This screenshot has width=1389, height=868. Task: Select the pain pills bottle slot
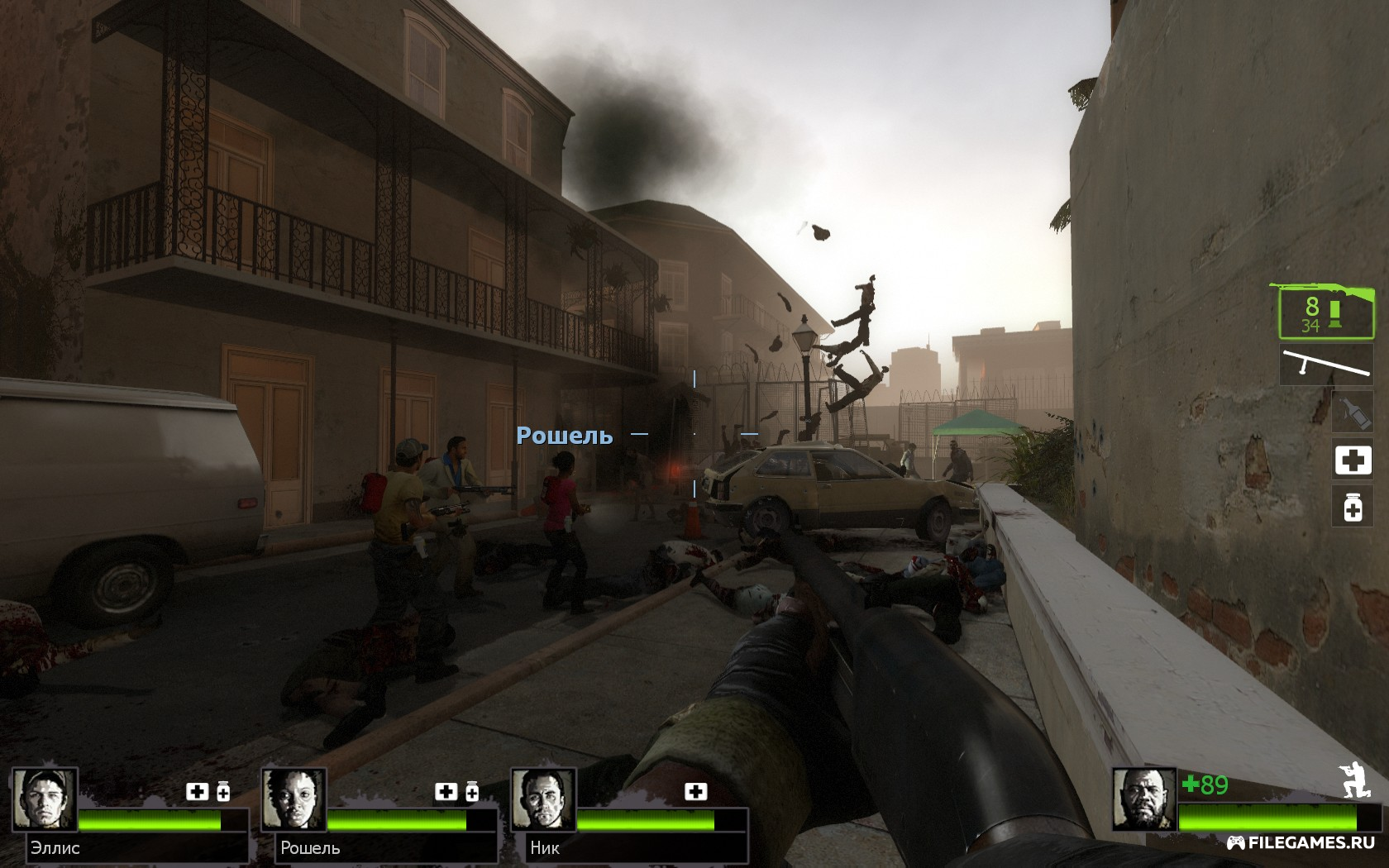(1352, 506)
